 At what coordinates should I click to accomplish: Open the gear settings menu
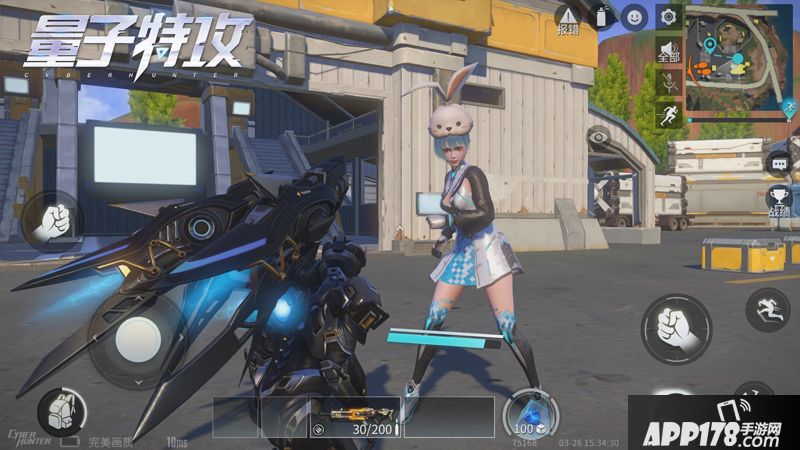pyautogui.click(x=668, y=16)
